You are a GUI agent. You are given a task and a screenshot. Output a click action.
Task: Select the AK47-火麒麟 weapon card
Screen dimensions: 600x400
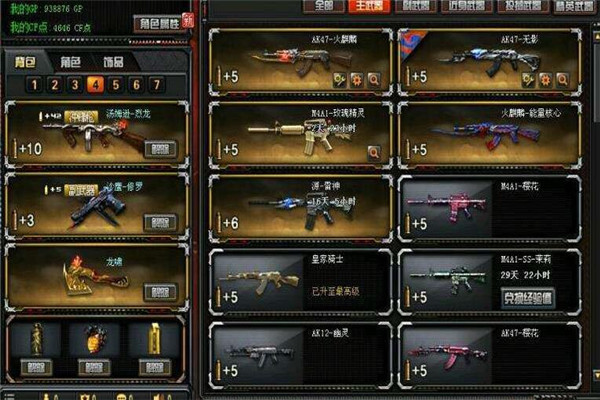tap(299, 60)
